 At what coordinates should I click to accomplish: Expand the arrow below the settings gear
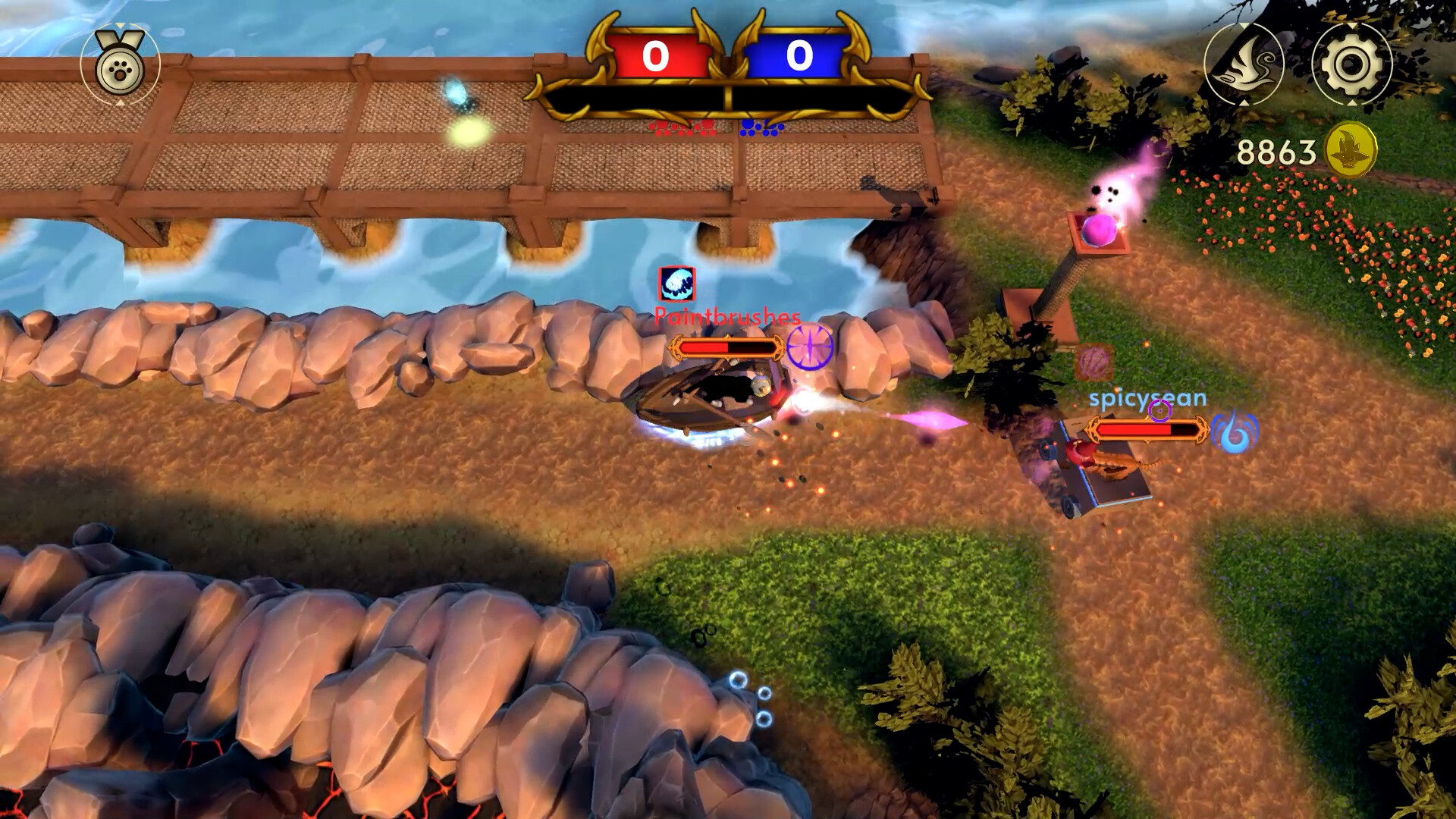[1352, 103]
